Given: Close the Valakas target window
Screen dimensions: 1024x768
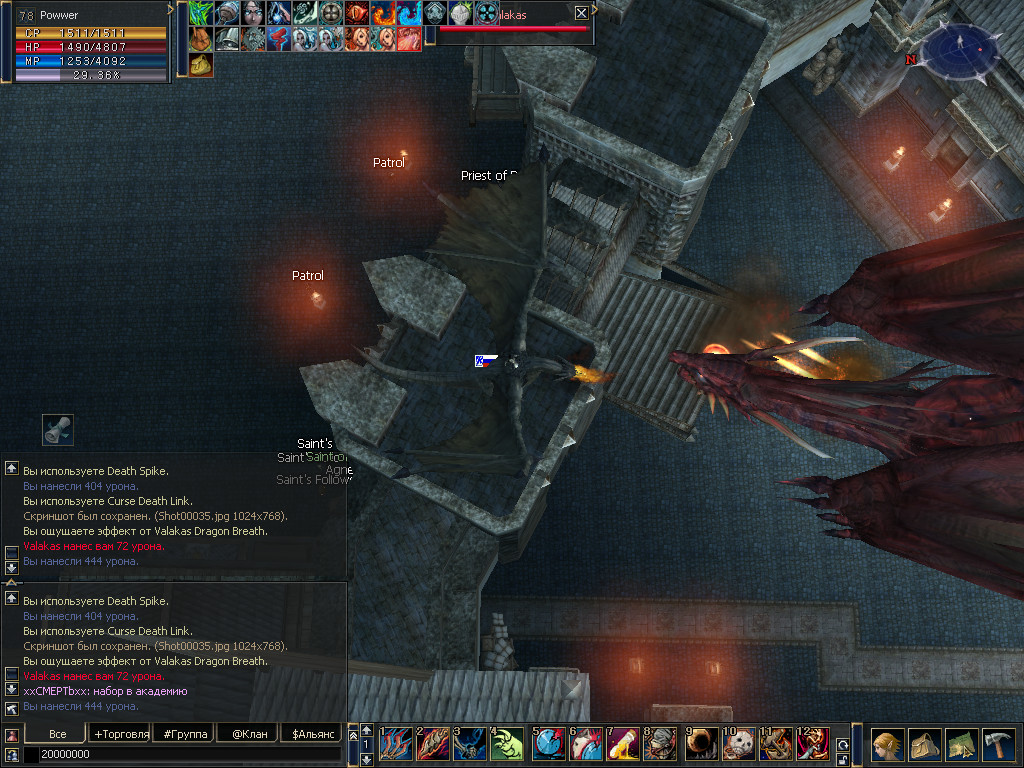Looking at the screenshot, I should coord(582,13).
